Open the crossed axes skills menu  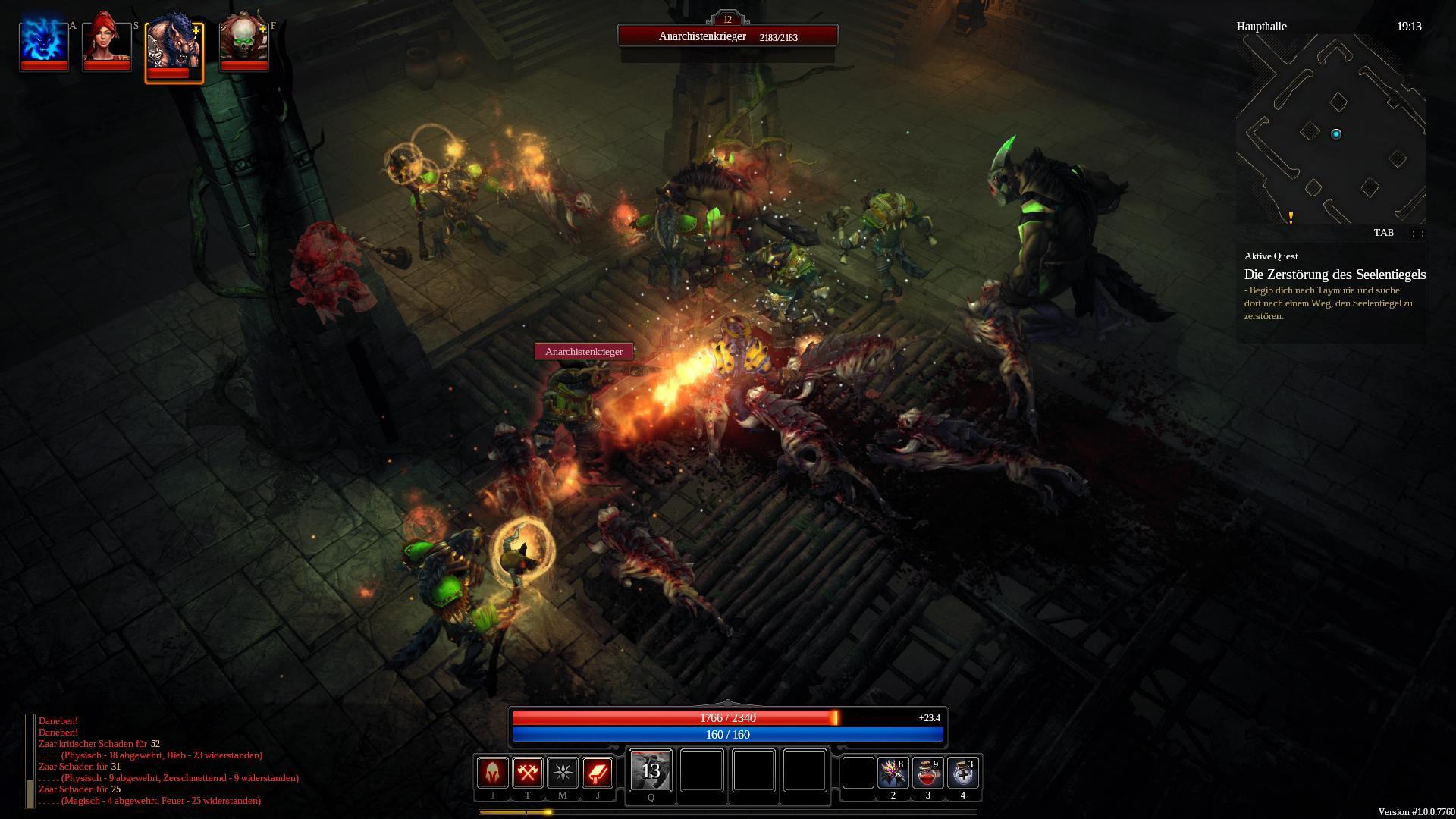(x=528, y=773)
